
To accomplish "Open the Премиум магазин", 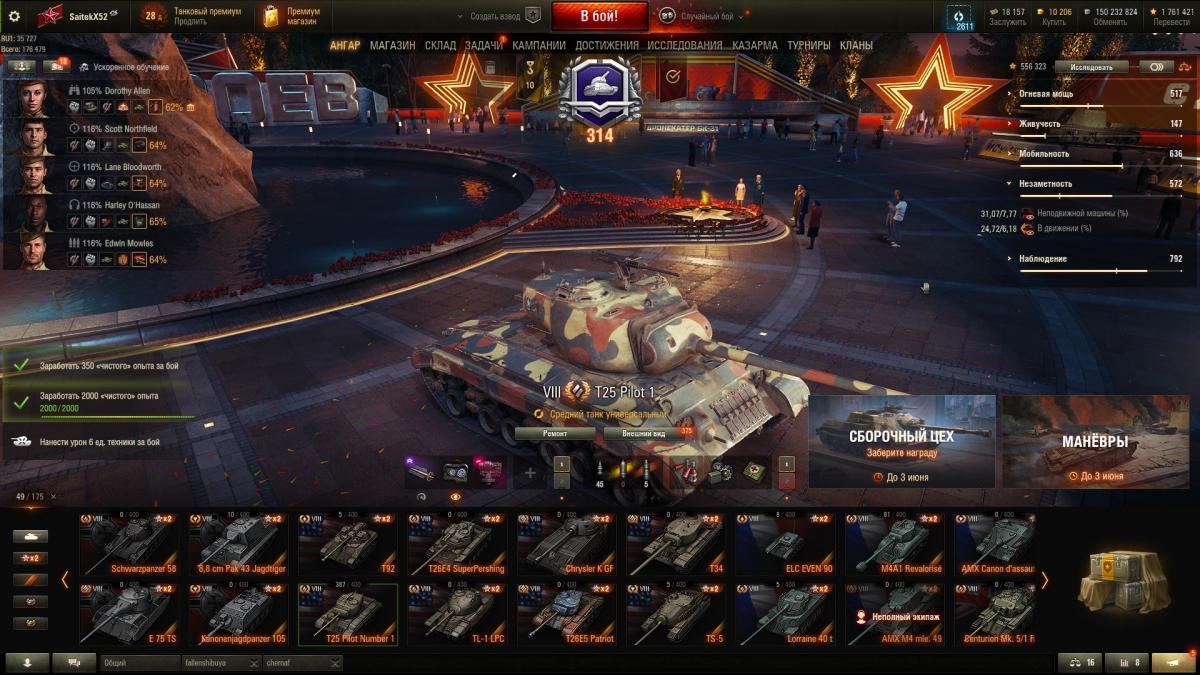I will point(290,16).
